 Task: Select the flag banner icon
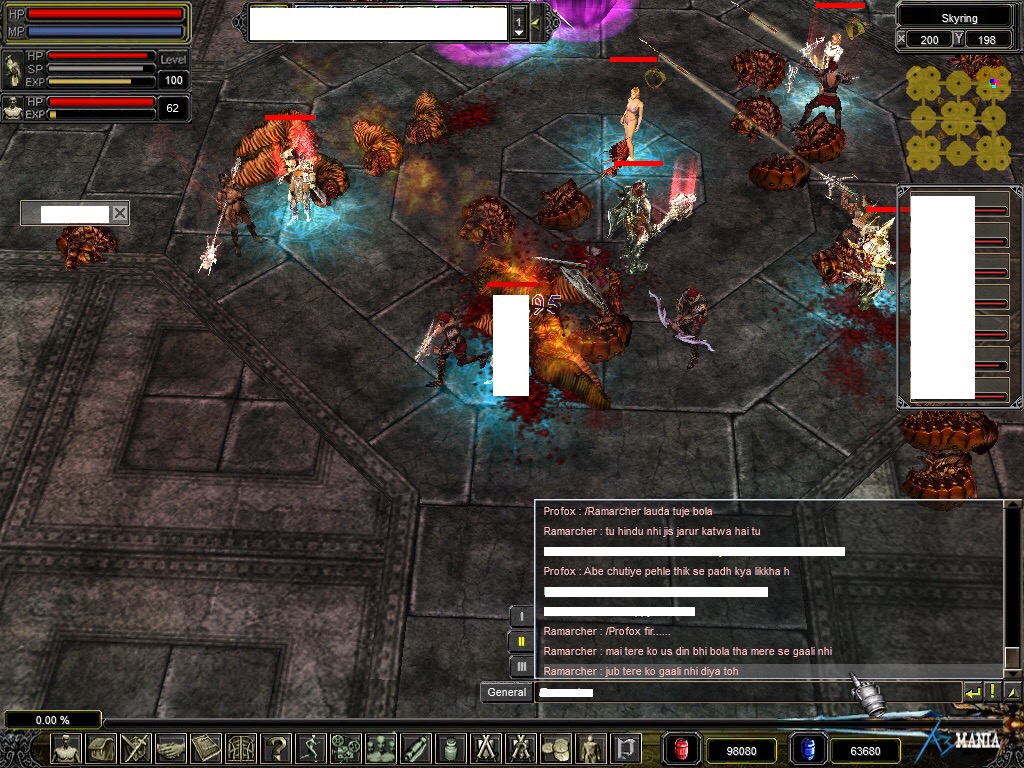click(626, 748)
